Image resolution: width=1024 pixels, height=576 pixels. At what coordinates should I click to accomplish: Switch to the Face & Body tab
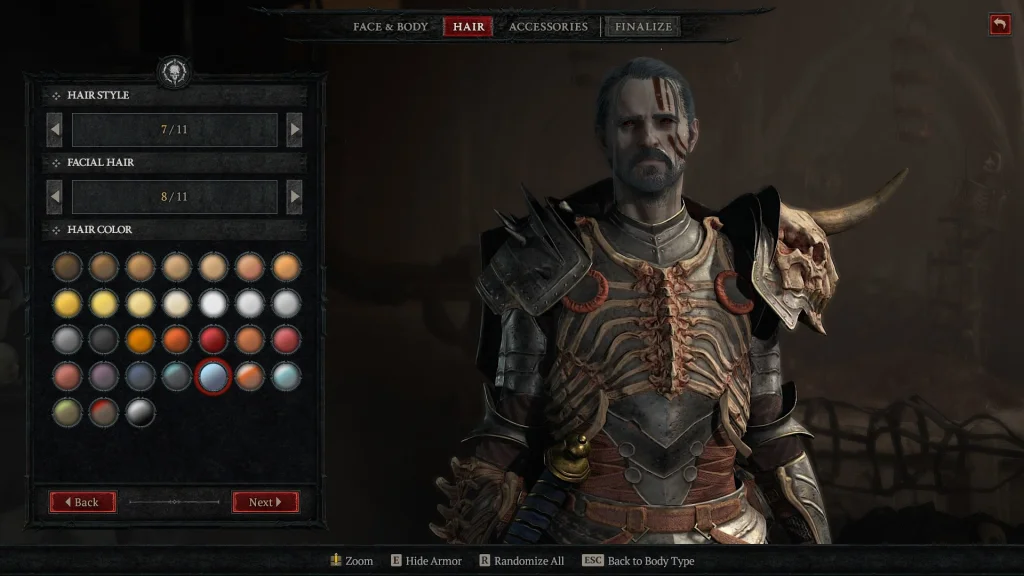point(390,27)
